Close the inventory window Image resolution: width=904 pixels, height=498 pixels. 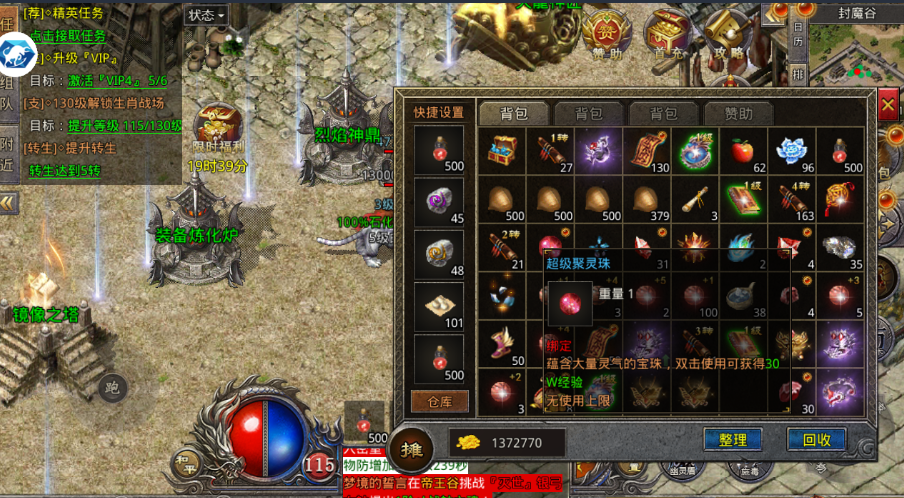pos(888,104)
